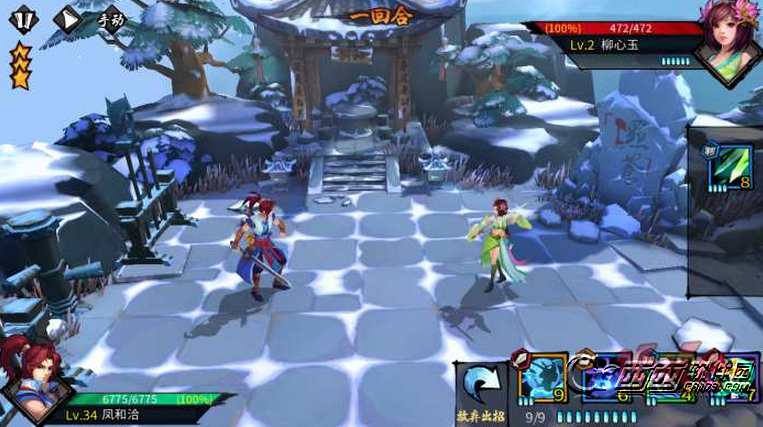Screen dimensions: 763x427
Task: Choose the dark blue skill card costing 6
Action: [607, 379]
